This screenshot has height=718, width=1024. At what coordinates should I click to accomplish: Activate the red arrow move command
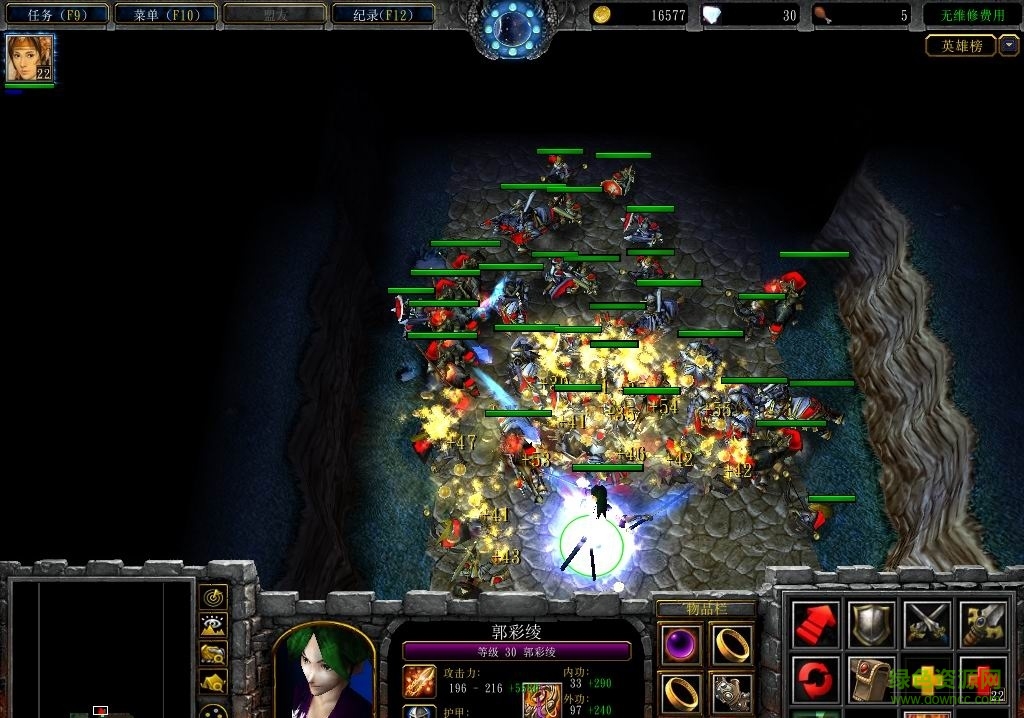pyautogui.click(x=815, y=625)
